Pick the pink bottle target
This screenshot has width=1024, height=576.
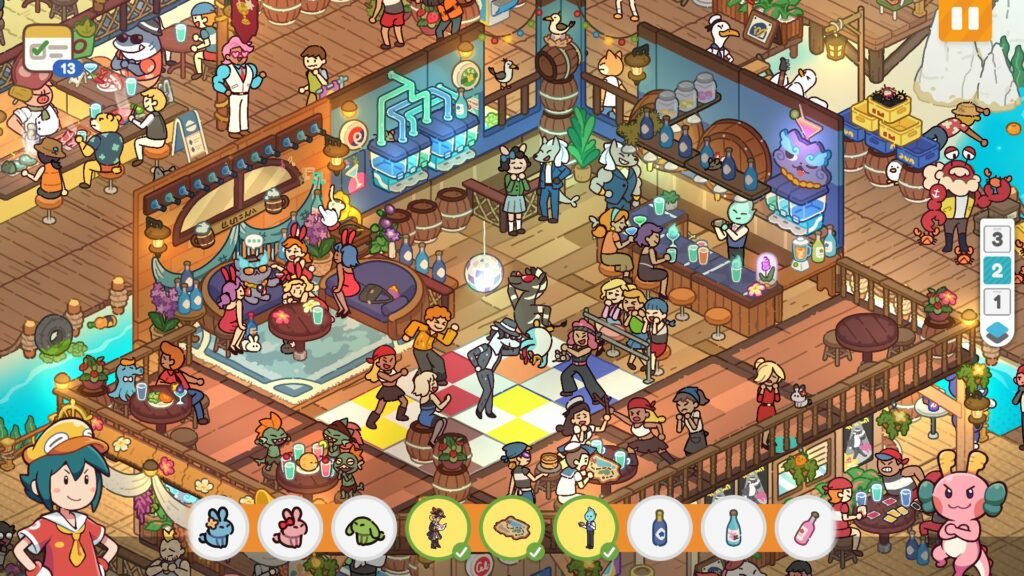point(806,528)
